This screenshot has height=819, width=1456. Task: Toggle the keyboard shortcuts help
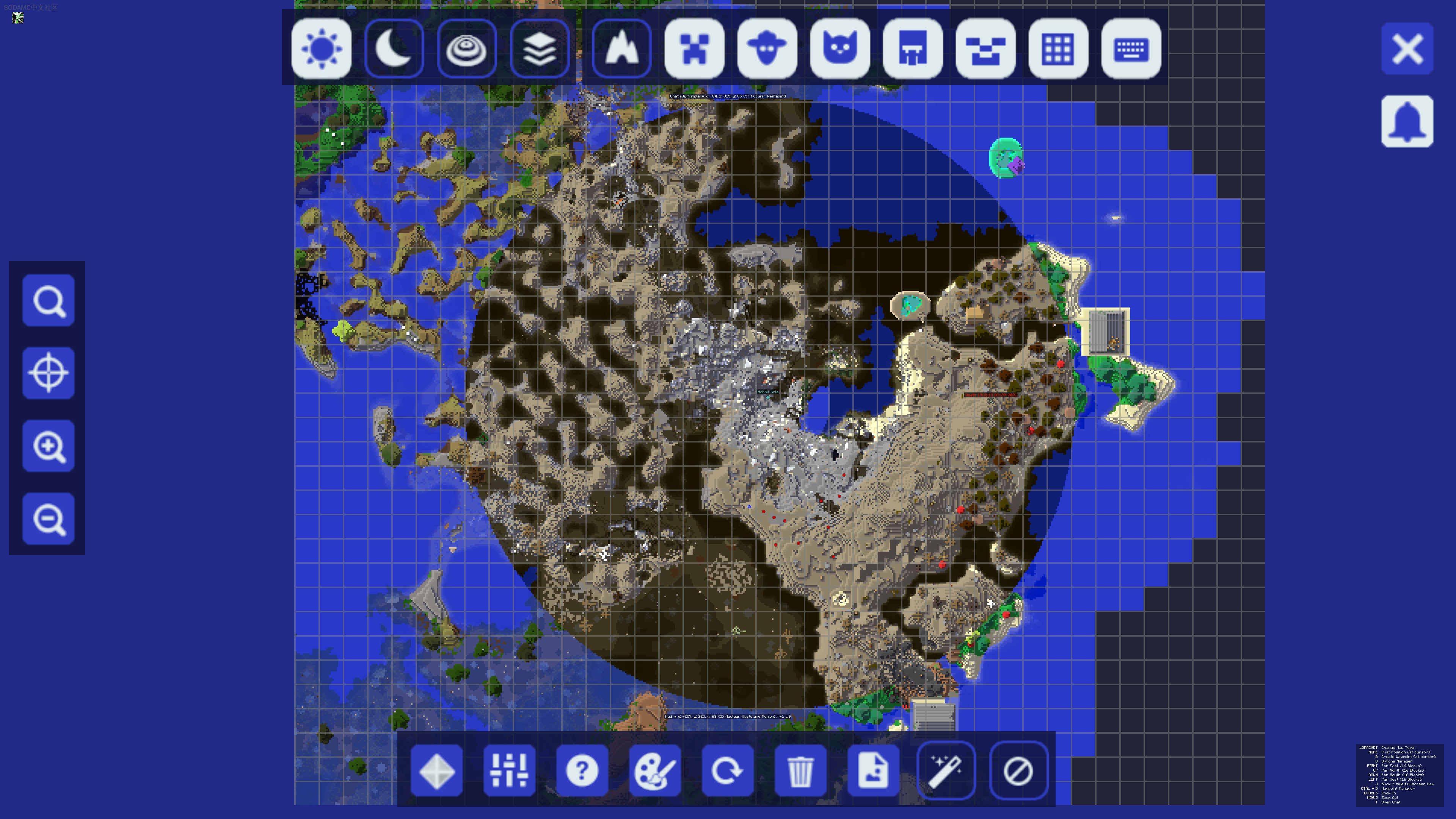pos(1131,48)
